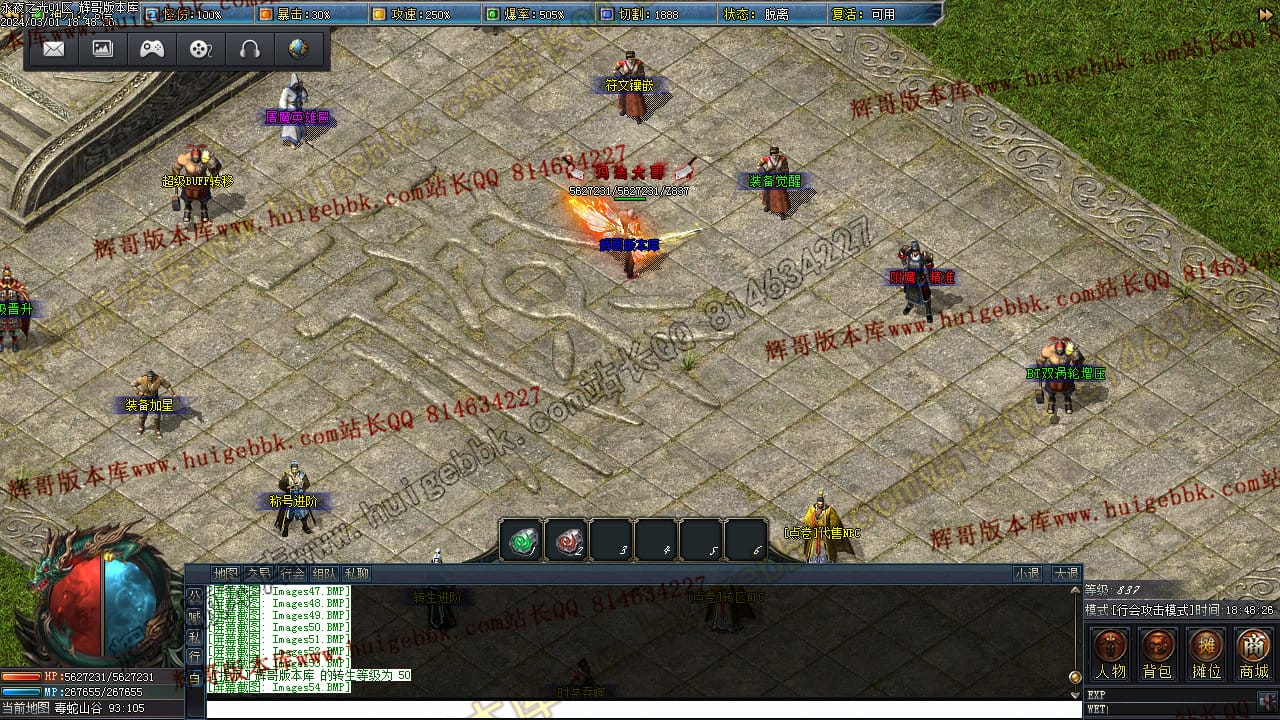Click the 大退 exit game button

click(x=1065, y=573)
